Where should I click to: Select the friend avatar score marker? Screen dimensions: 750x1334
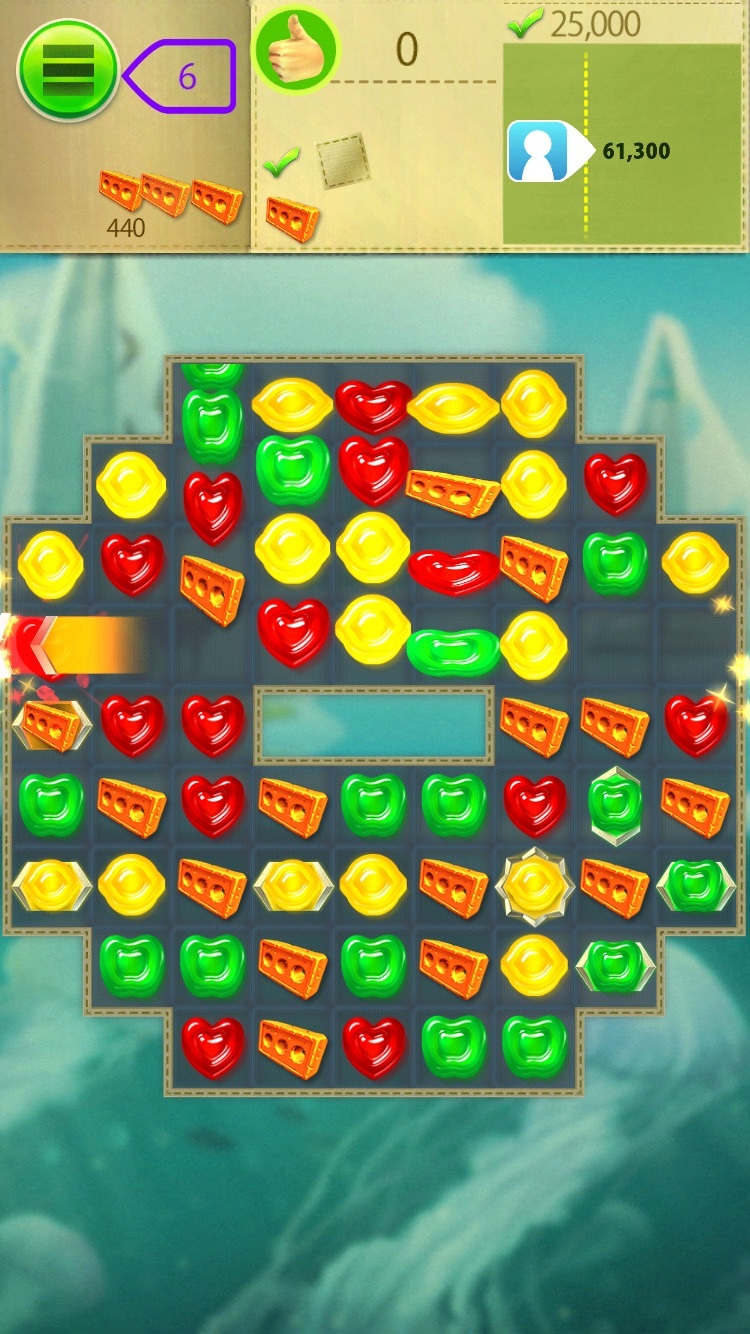click(x=541, y=151)
